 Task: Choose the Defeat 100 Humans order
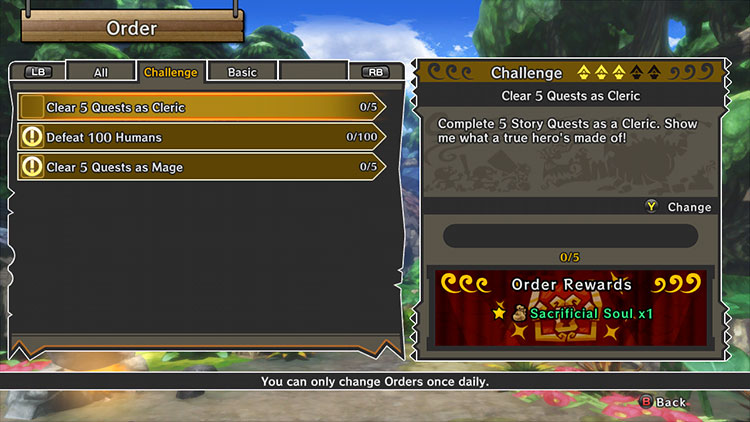[200, 137]
